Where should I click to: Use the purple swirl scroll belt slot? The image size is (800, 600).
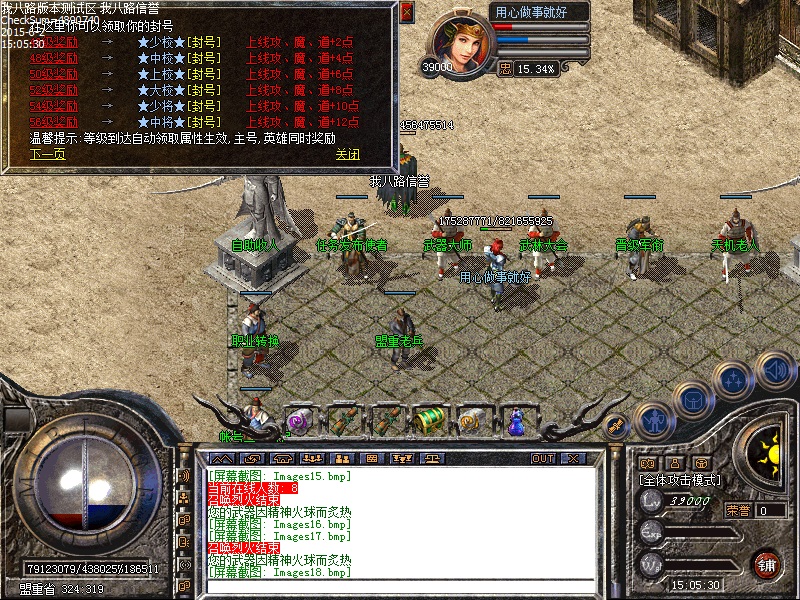298,421
